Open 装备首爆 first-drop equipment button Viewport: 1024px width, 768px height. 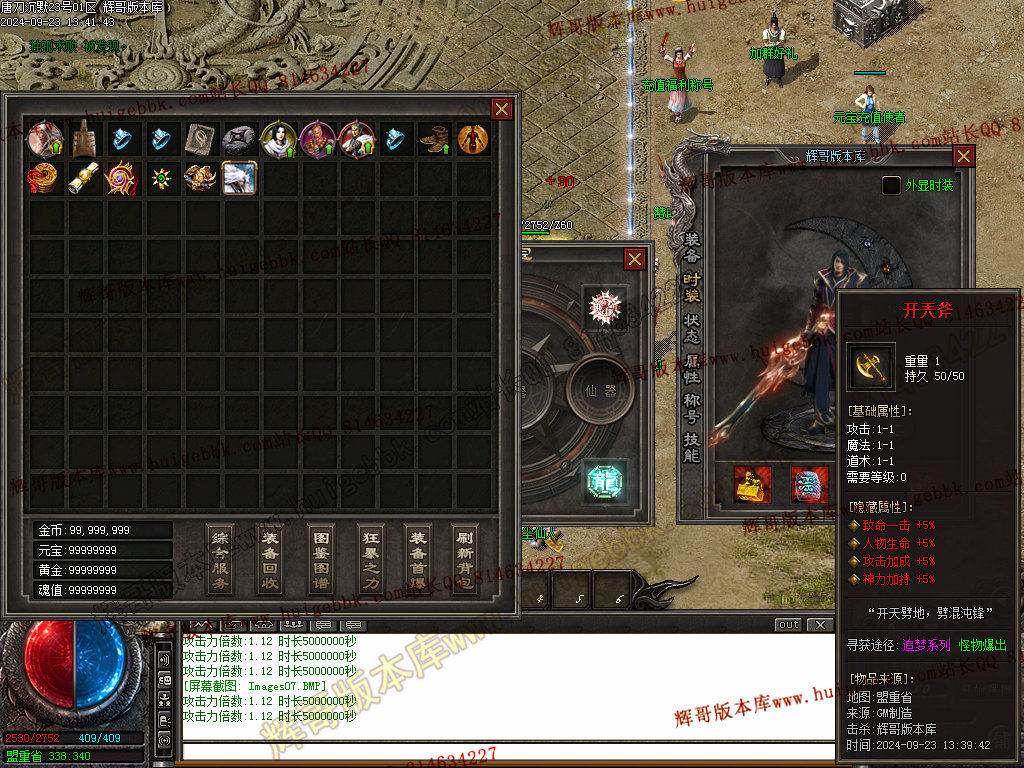coord(418,559)
